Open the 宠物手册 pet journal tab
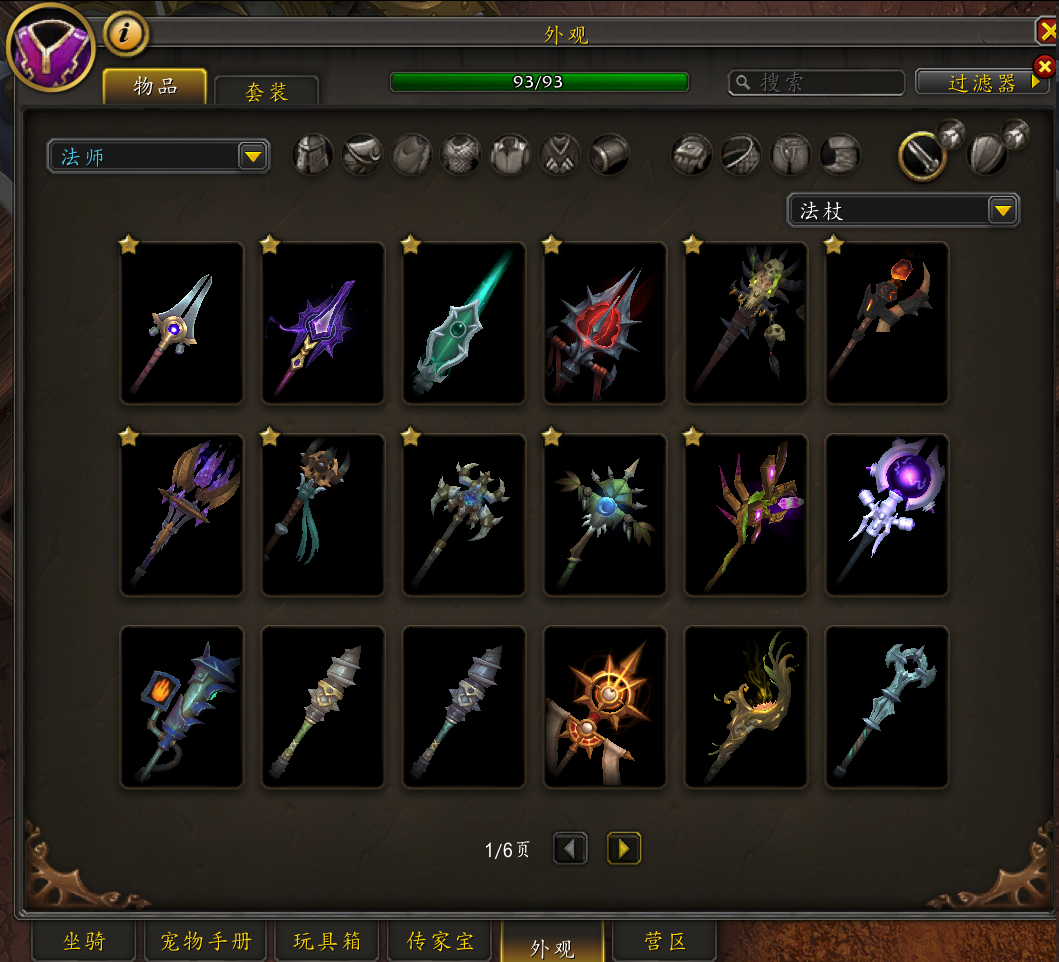This screenshot has width=1059, height=962. [205, 942]
